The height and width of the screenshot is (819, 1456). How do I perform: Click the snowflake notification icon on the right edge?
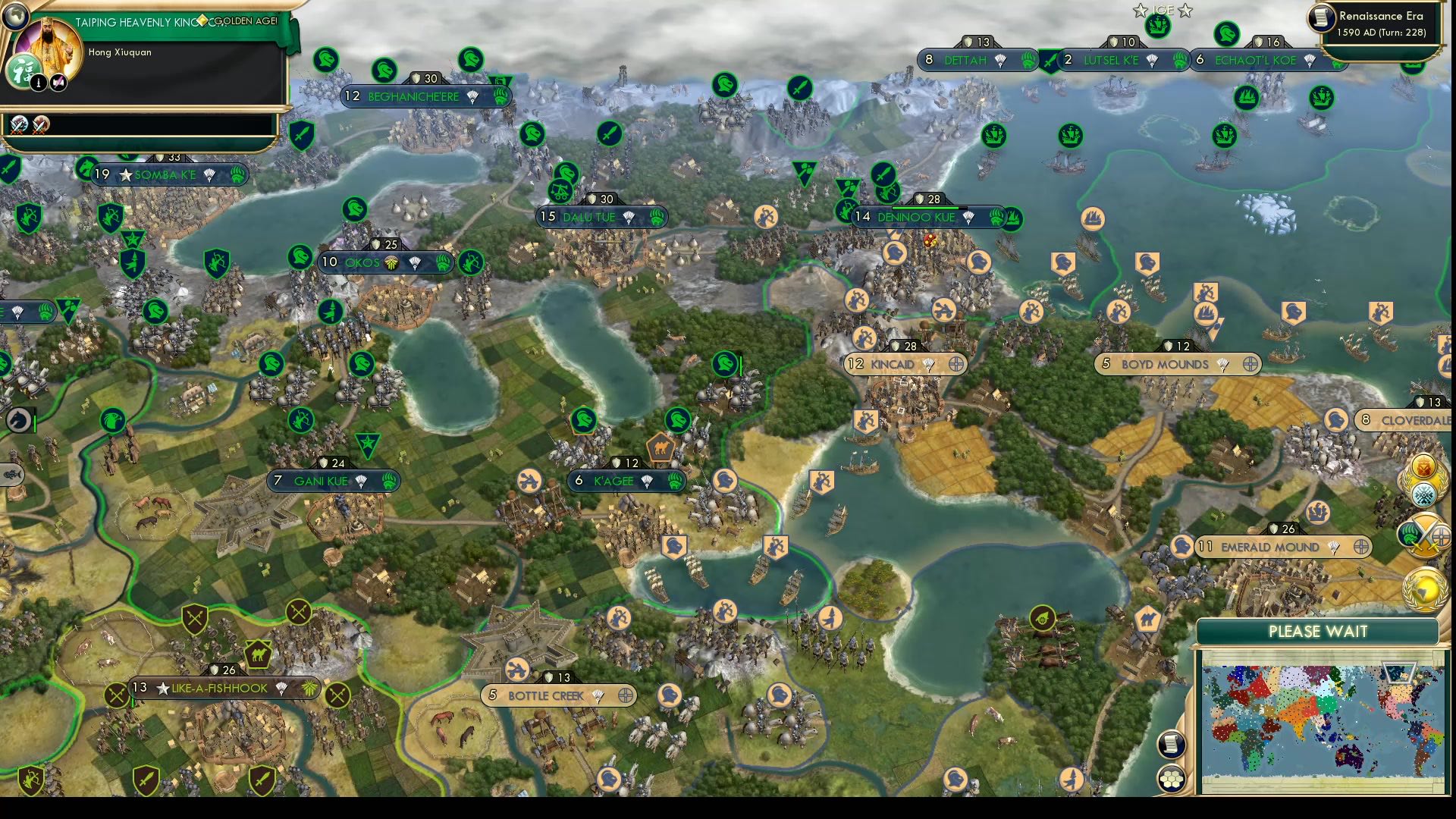pos(1423,494)
